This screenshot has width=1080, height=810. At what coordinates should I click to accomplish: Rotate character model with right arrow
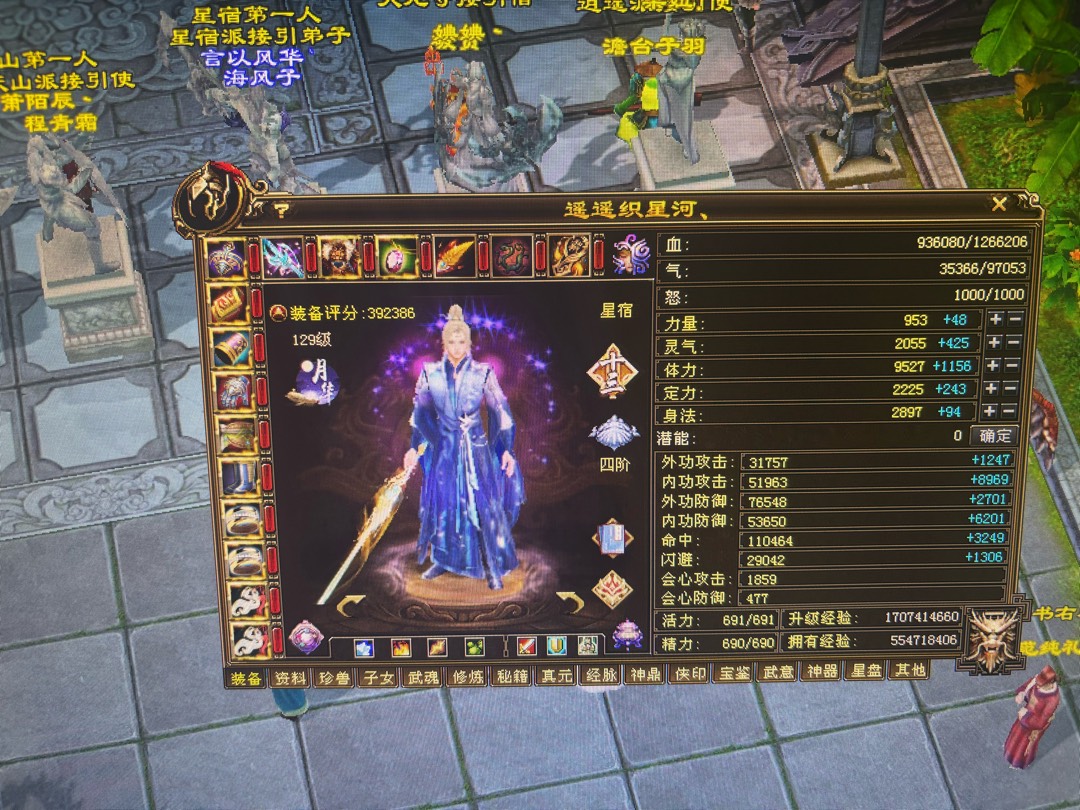tap(570, 601)
